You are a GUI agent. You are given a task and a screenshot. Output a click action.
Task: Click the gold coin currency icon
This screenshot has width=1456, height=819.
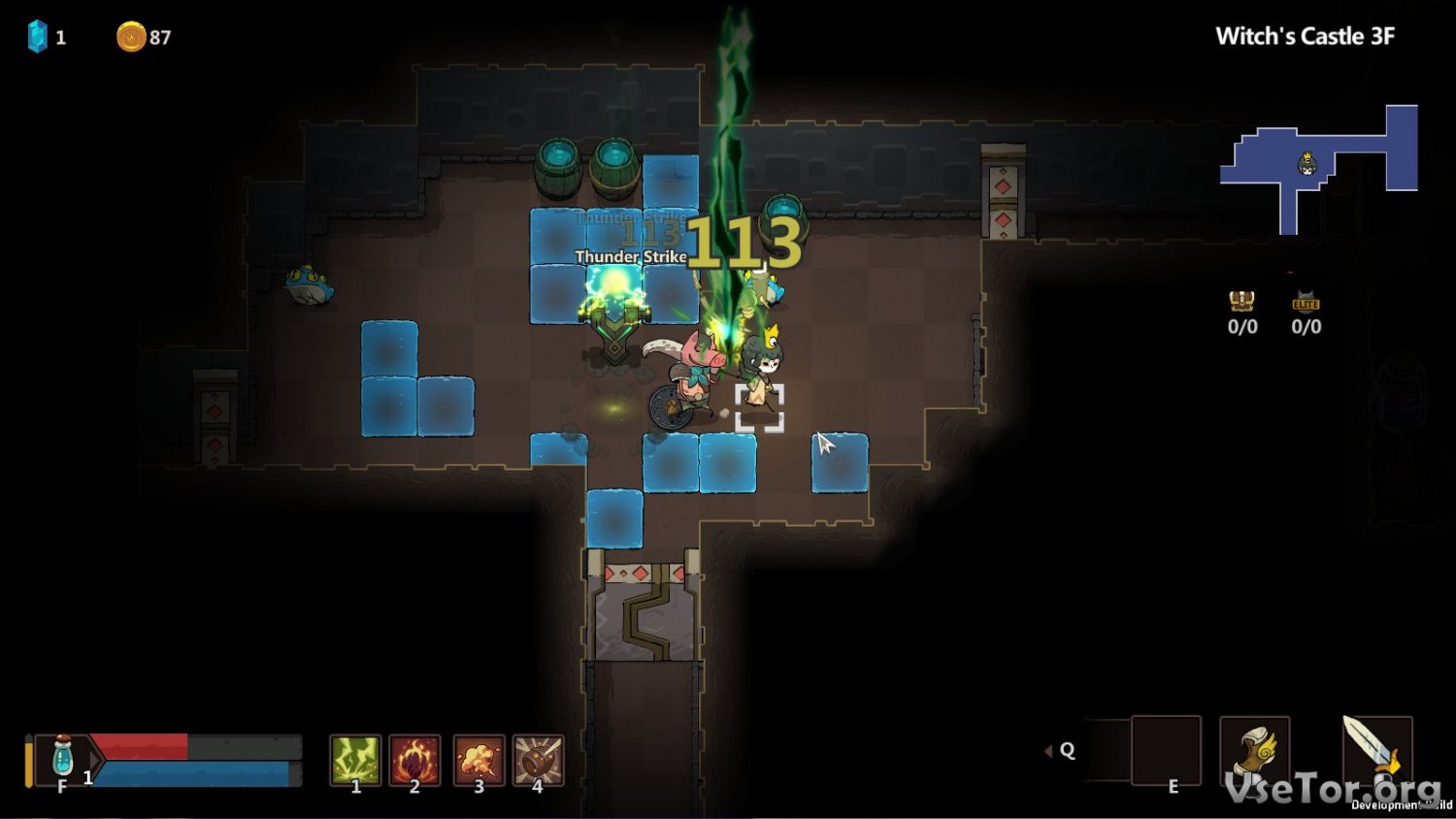(x=131, y=37)
